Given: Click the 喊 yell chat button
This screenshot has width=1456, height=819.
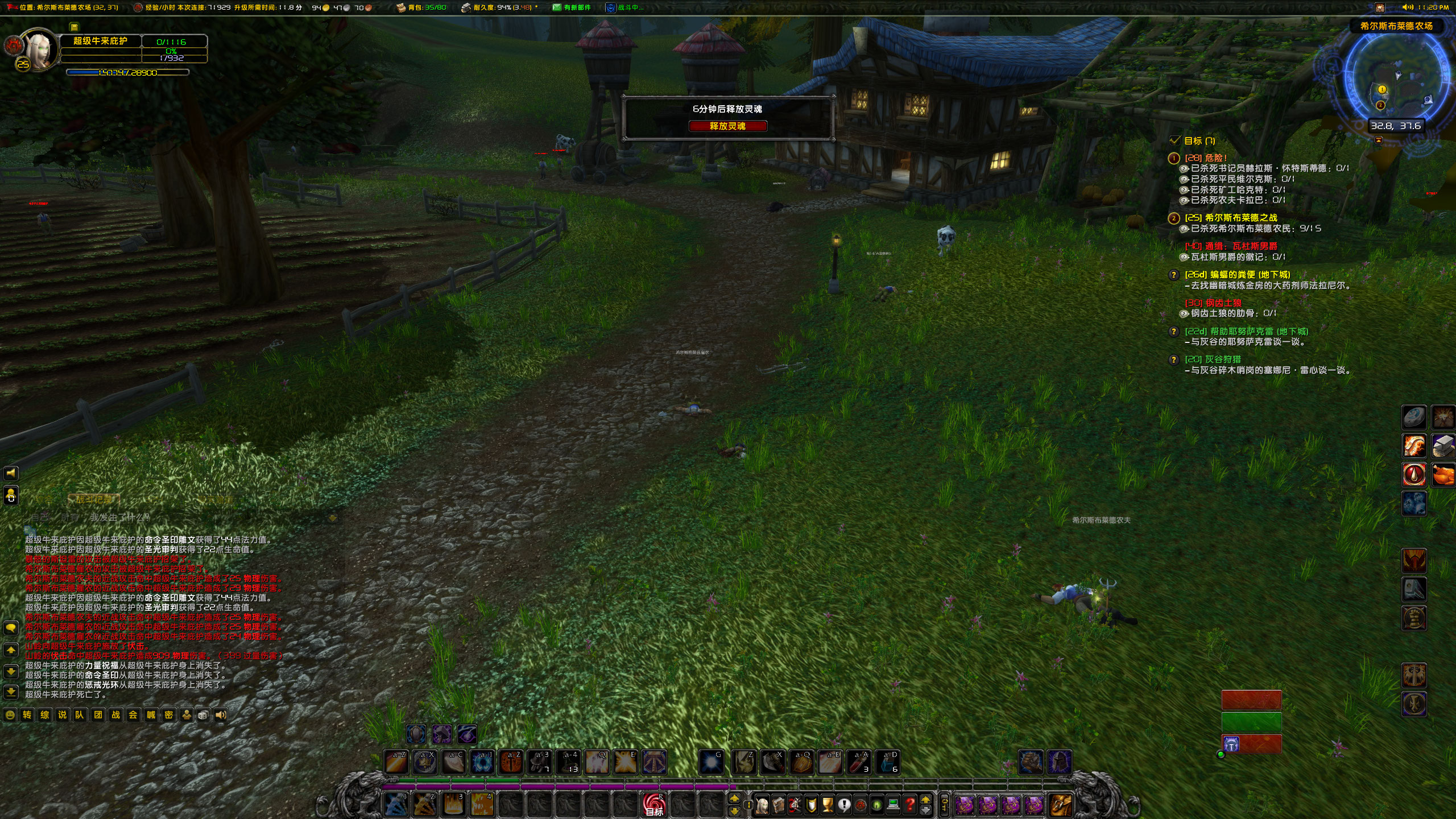Looking at the screenshot, I should point(151,715).
